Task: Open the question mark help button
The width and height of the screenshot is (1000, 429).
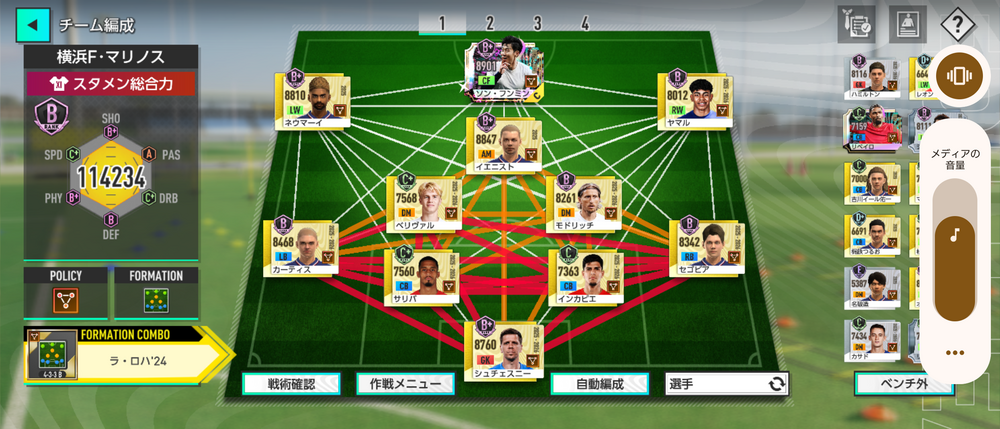Action: point(958,24)
